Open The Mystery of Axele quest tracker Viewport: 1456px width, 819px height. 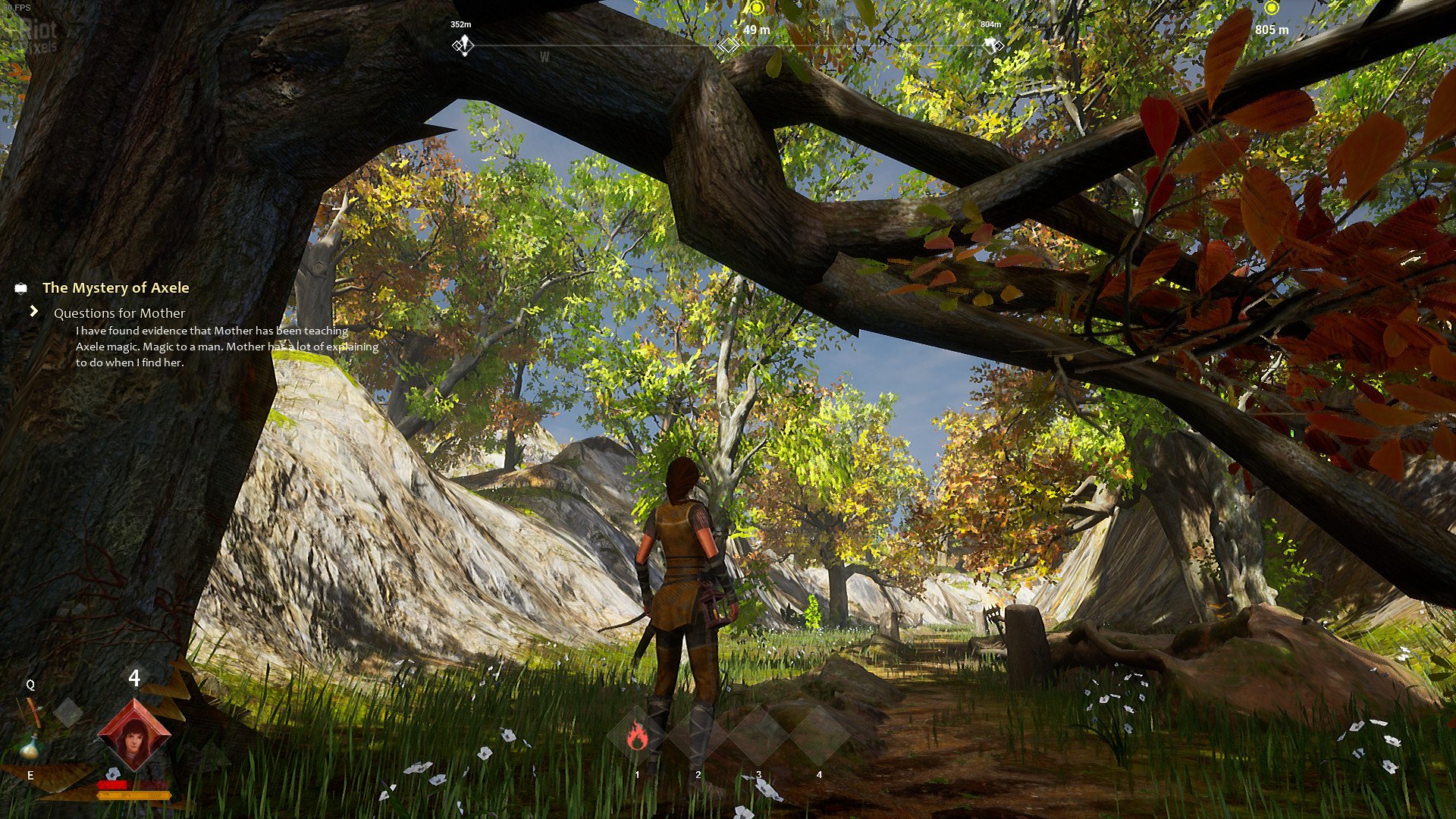pos(115,288)
